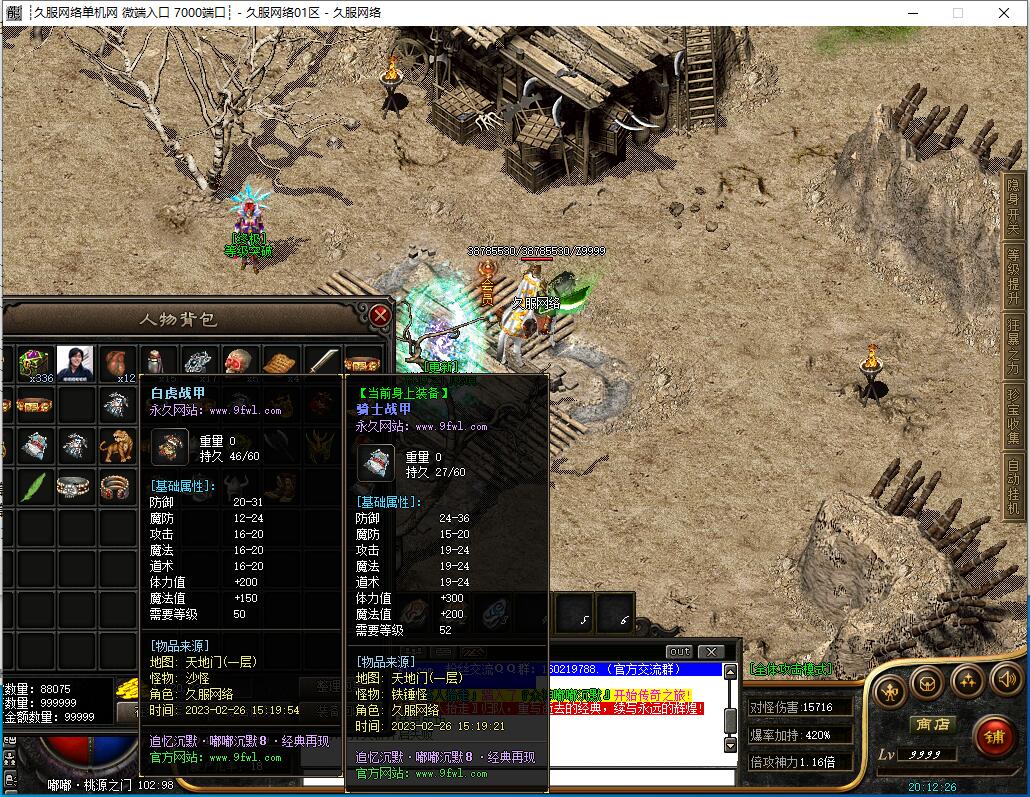Pick the golden tiger item in the bag
Screen dimensions: 1030x797
tap(117, 446)
